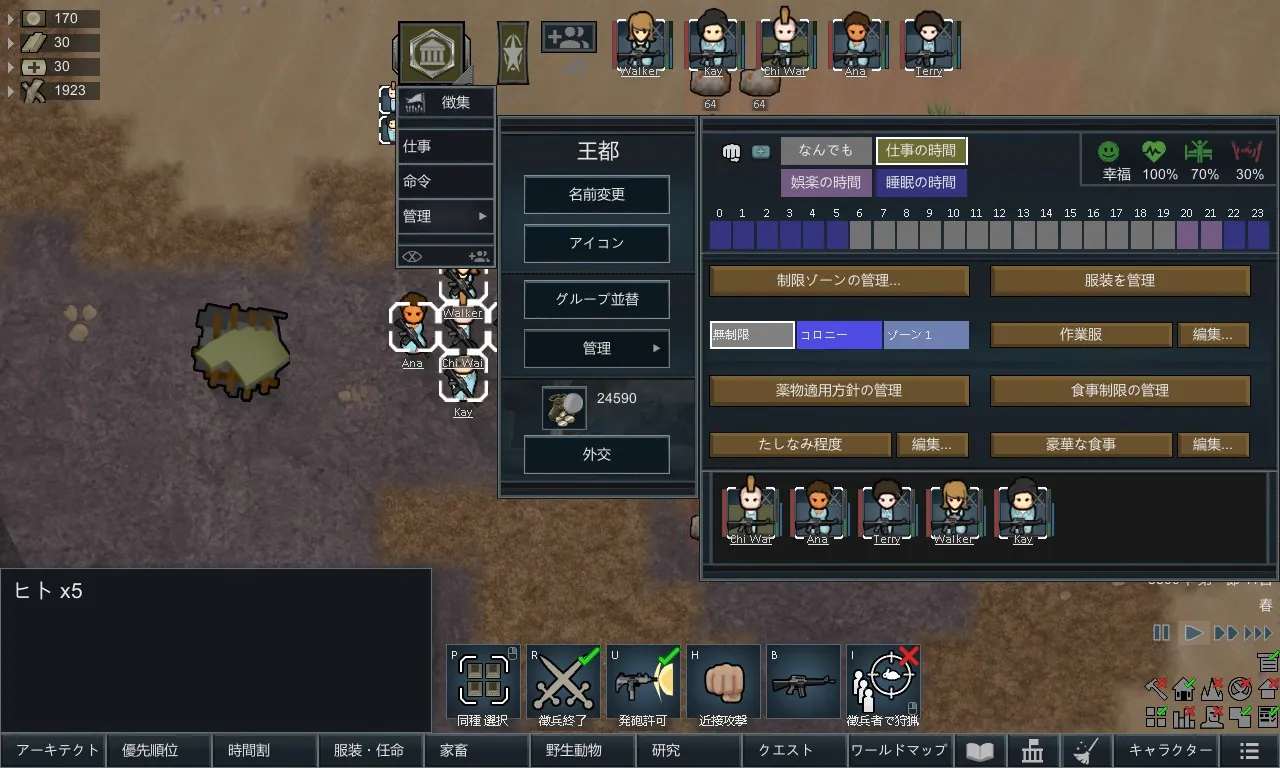Pick the 睡眠の時間 schedule type
The height and width of the screenshot is (768, 1280).
[x=921, y=183]
